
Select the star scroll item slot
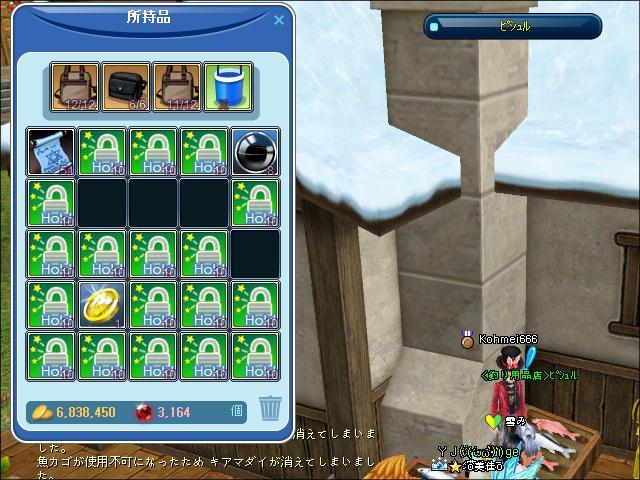pyautogui.click(x=52, y=152)
